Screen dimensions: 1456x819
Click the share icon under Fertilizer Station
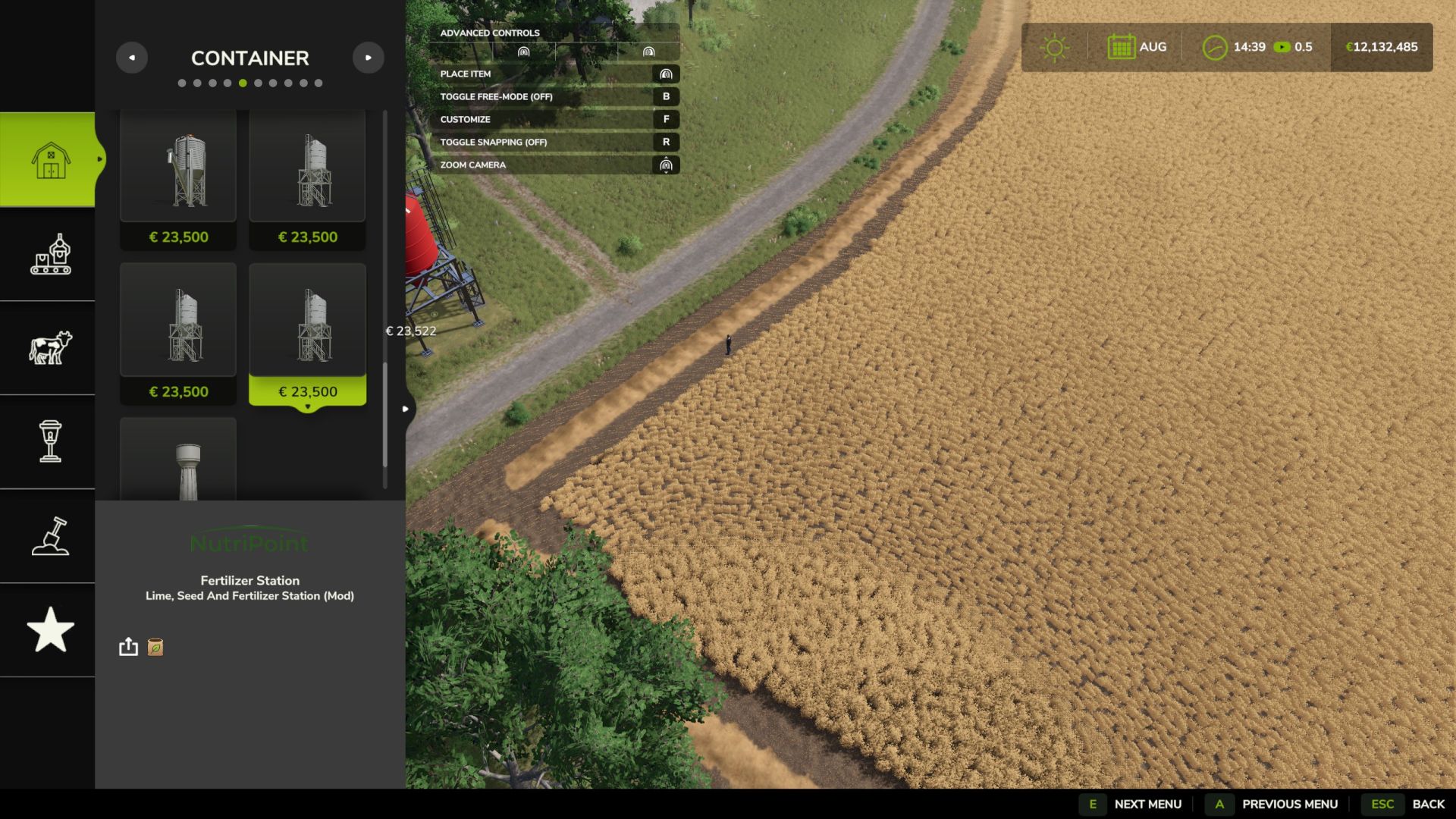click(x=128, y=647)
